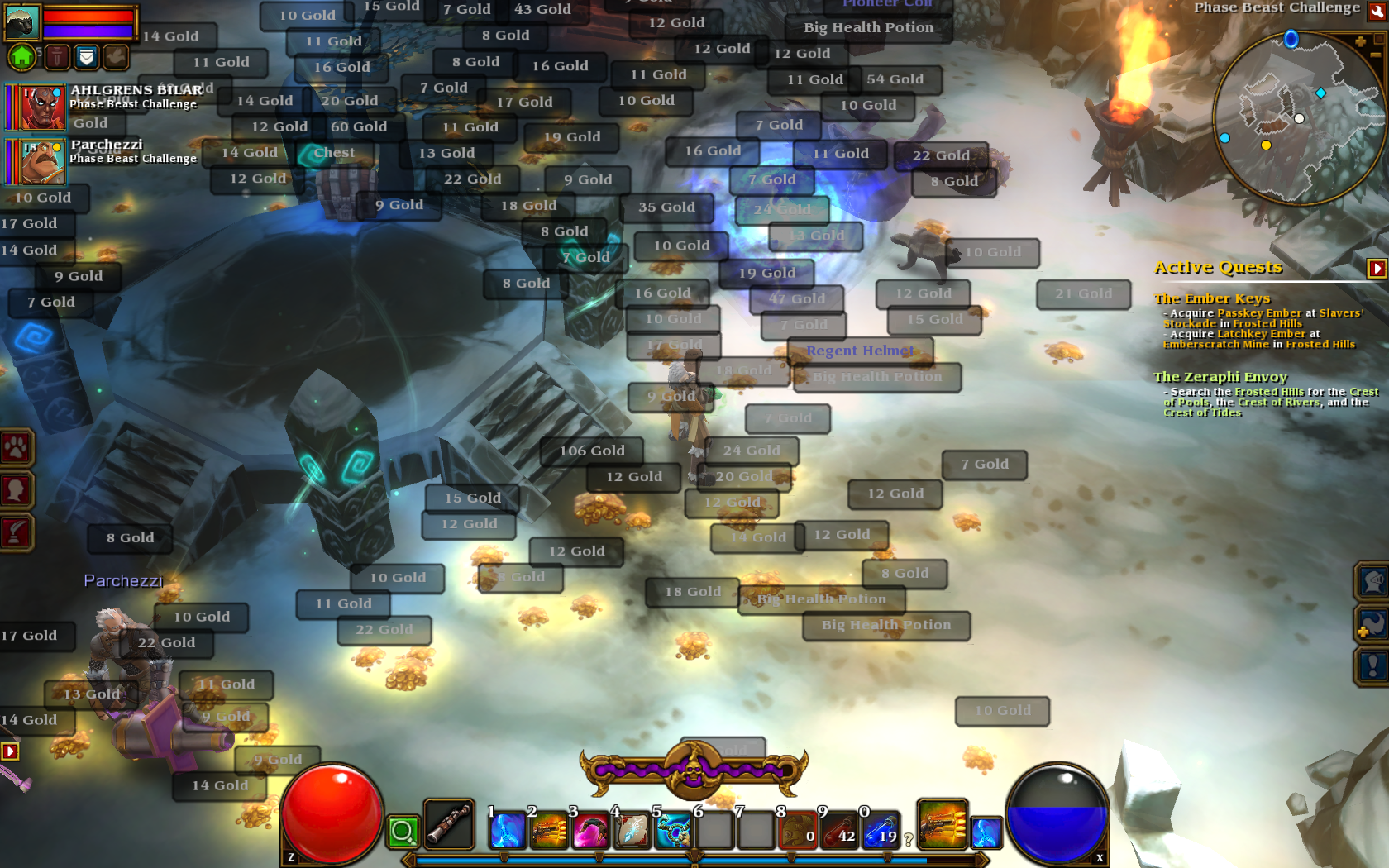The width and height of the screenshot is (1389, 868).
Task: Open the wrench options menu button
Action: coord(1377,11)
